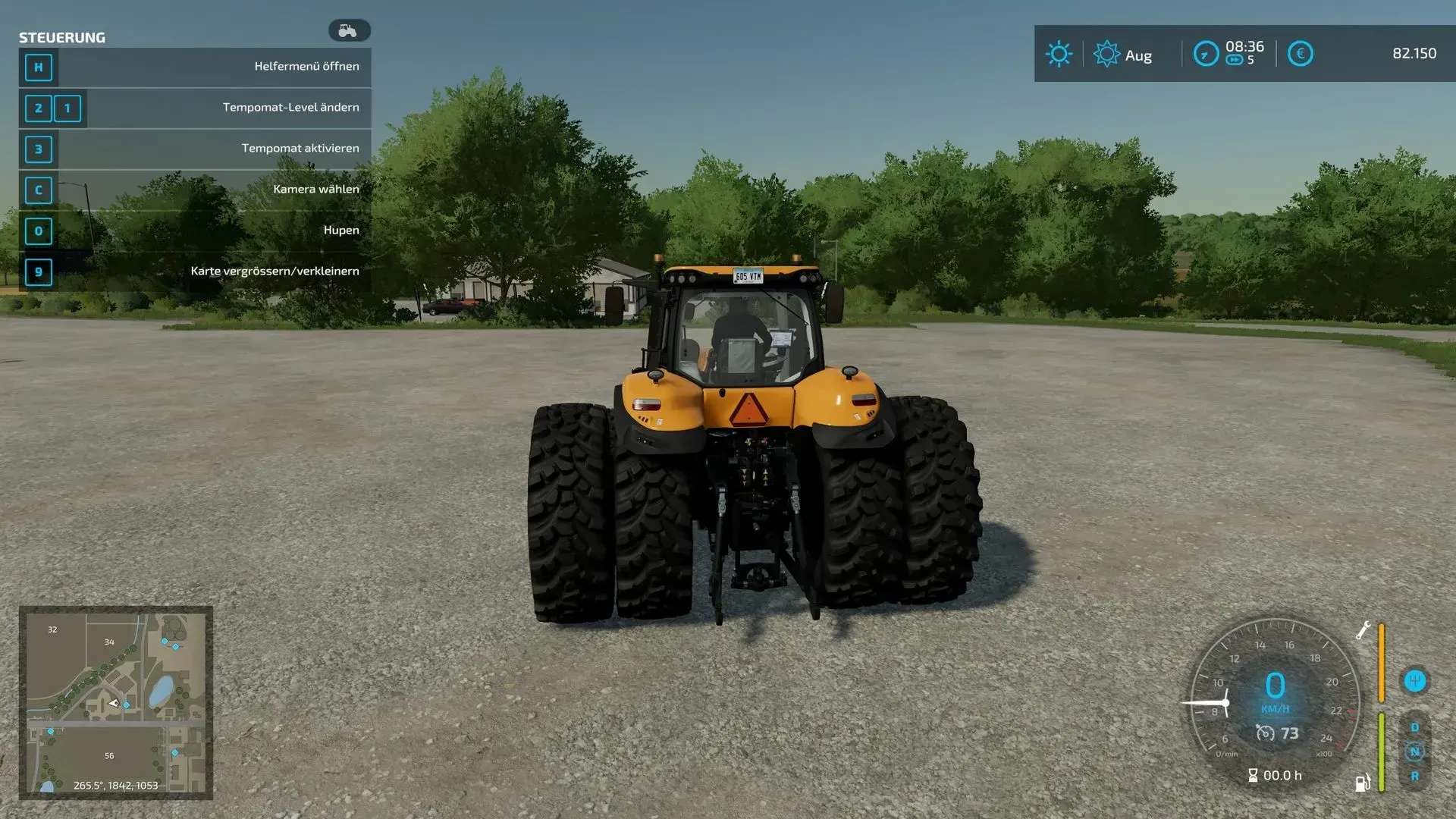Screen dimensions: 1456x819
Task: Select the euro money icon
Action: tap(1300, 54)
